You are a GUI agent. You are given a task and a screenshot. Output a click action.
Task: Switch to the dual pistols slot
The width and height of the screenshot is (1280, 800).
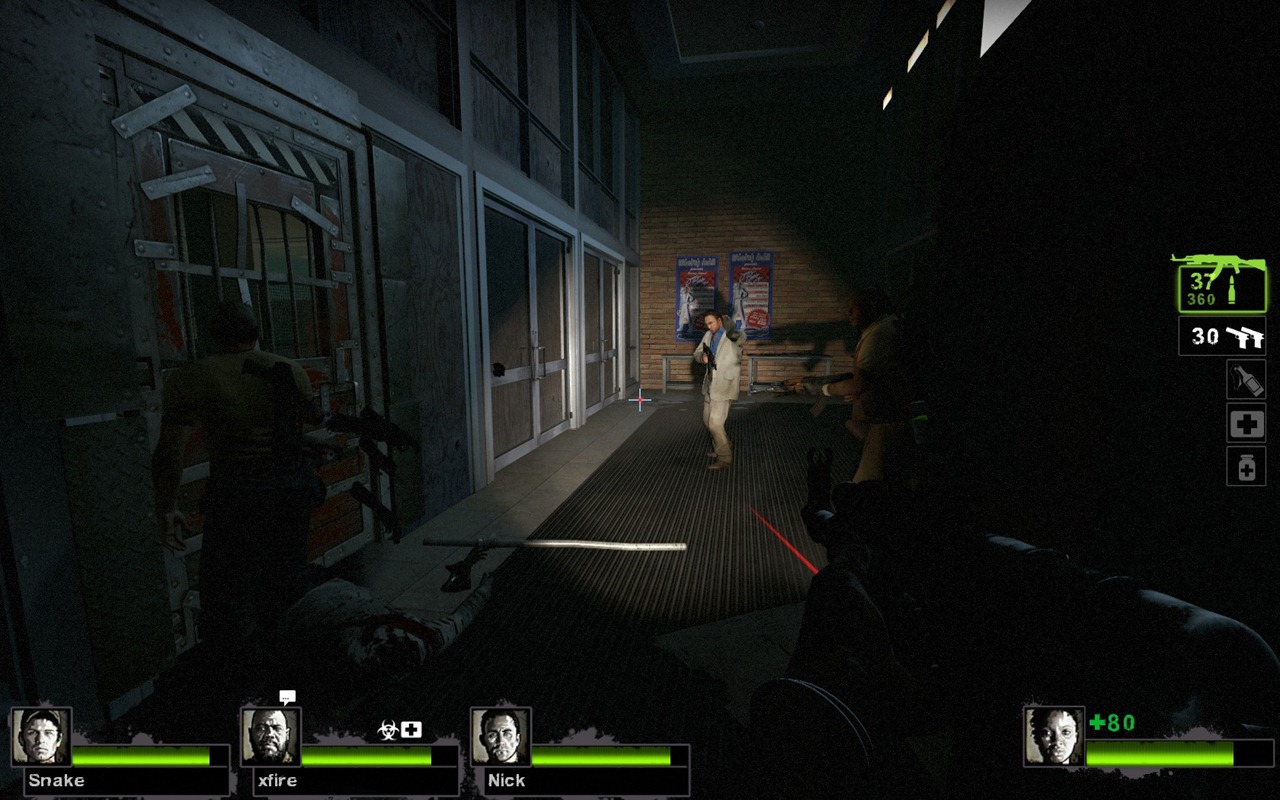[1221, 337]
